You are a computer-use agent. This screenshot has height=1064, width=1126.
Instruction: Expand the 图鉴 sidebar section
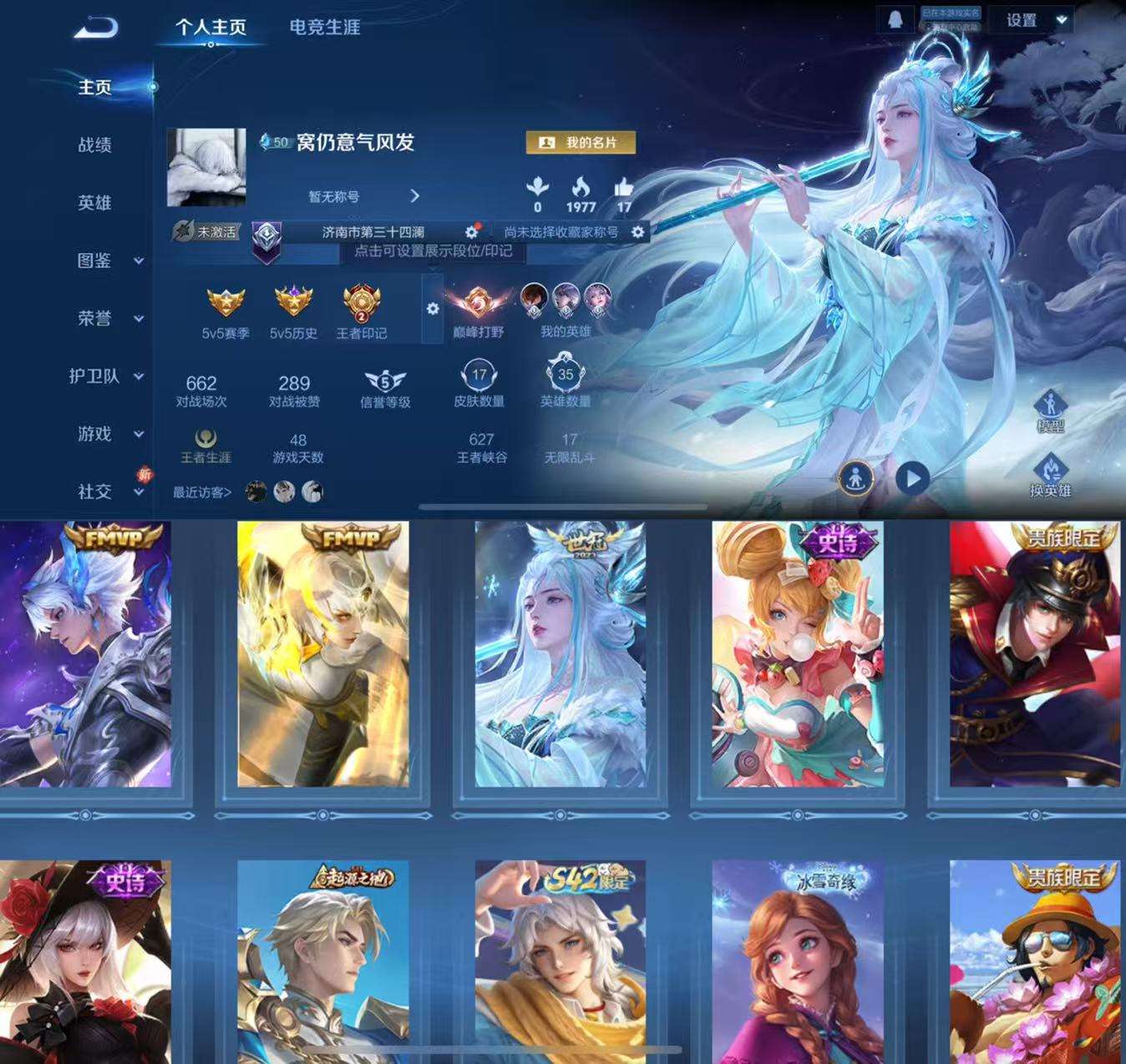coord(94,261)
